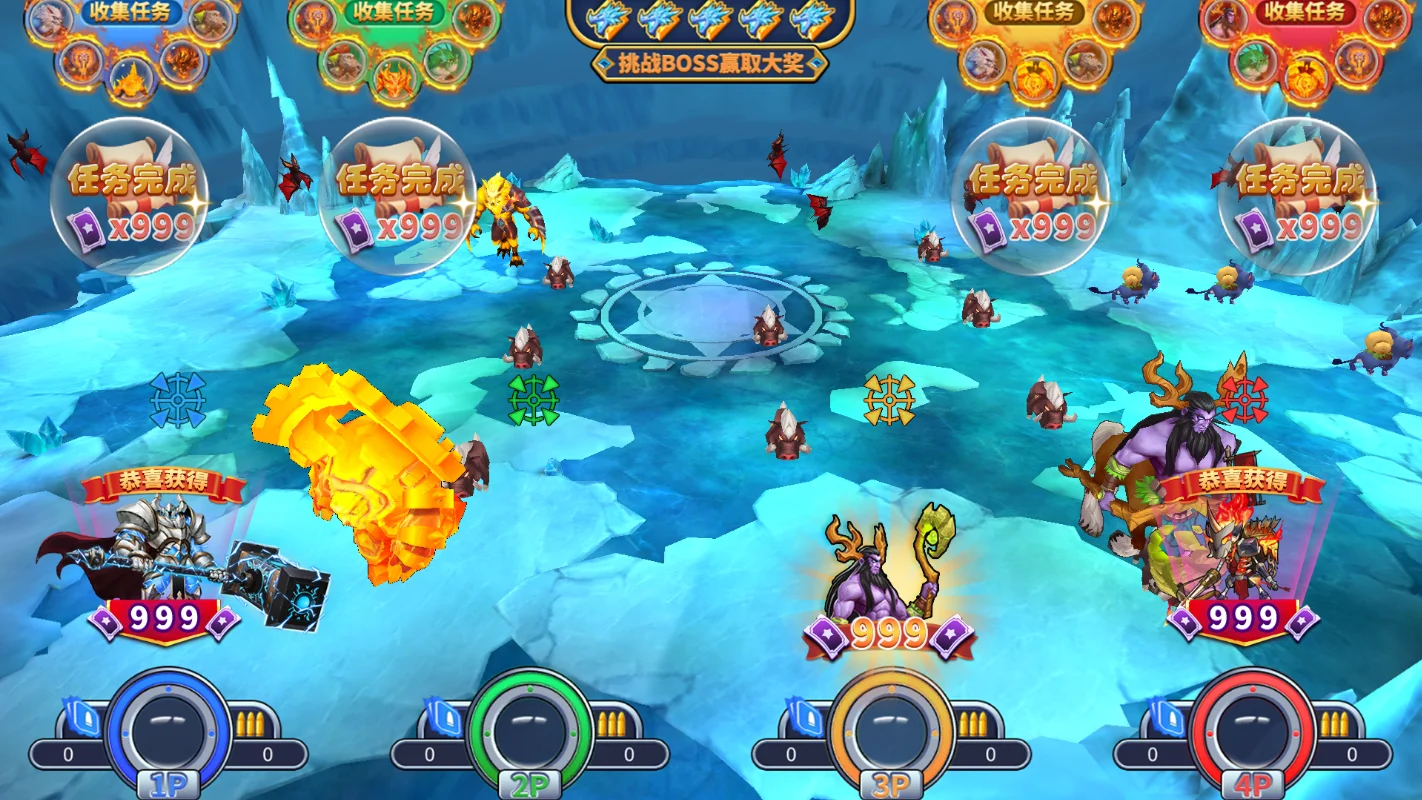Click the blue targeting crosshair
This screenshot has height=800, width=1422.
point(178,400)
